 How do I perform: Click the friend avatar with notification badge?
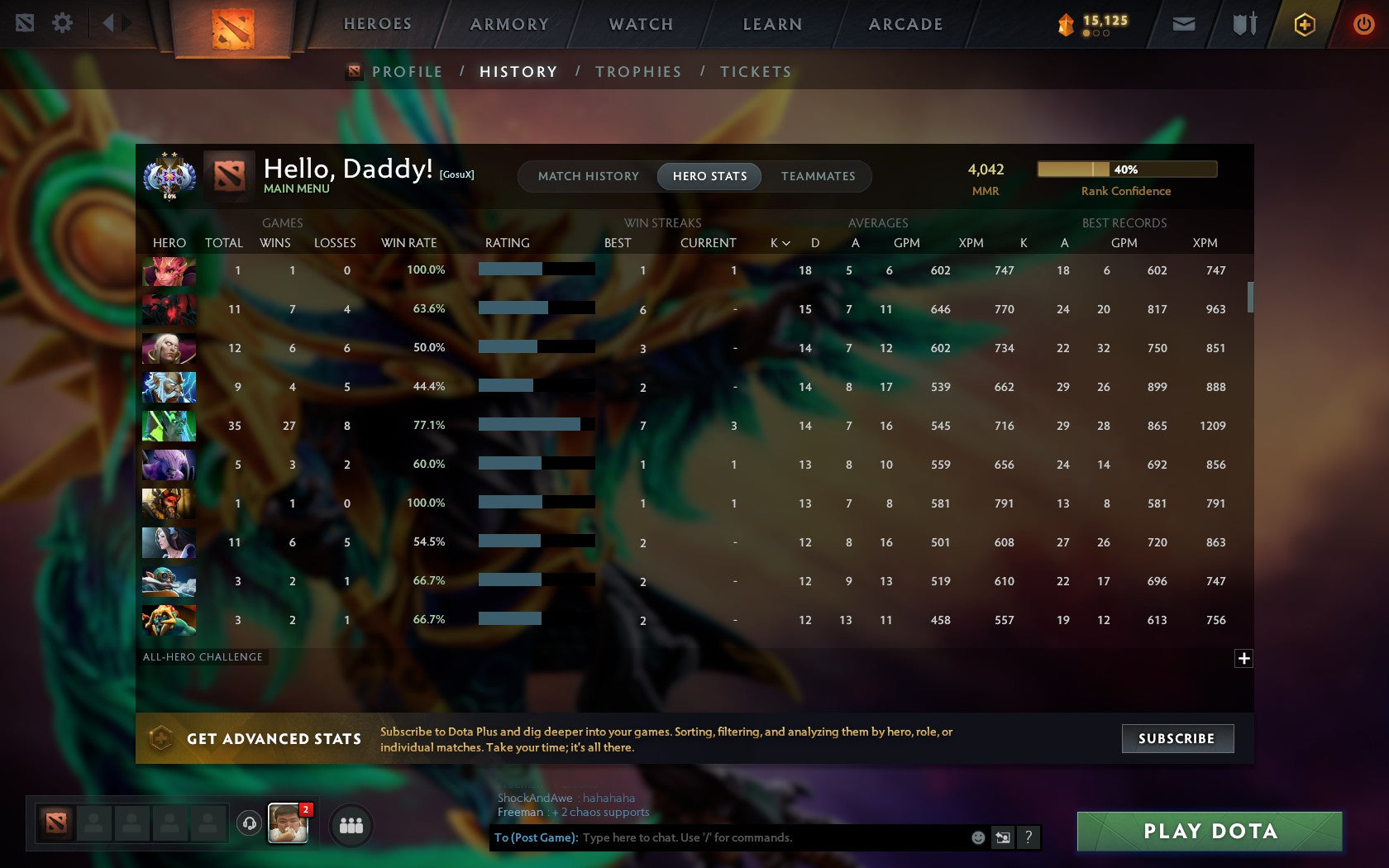(289, 823)
